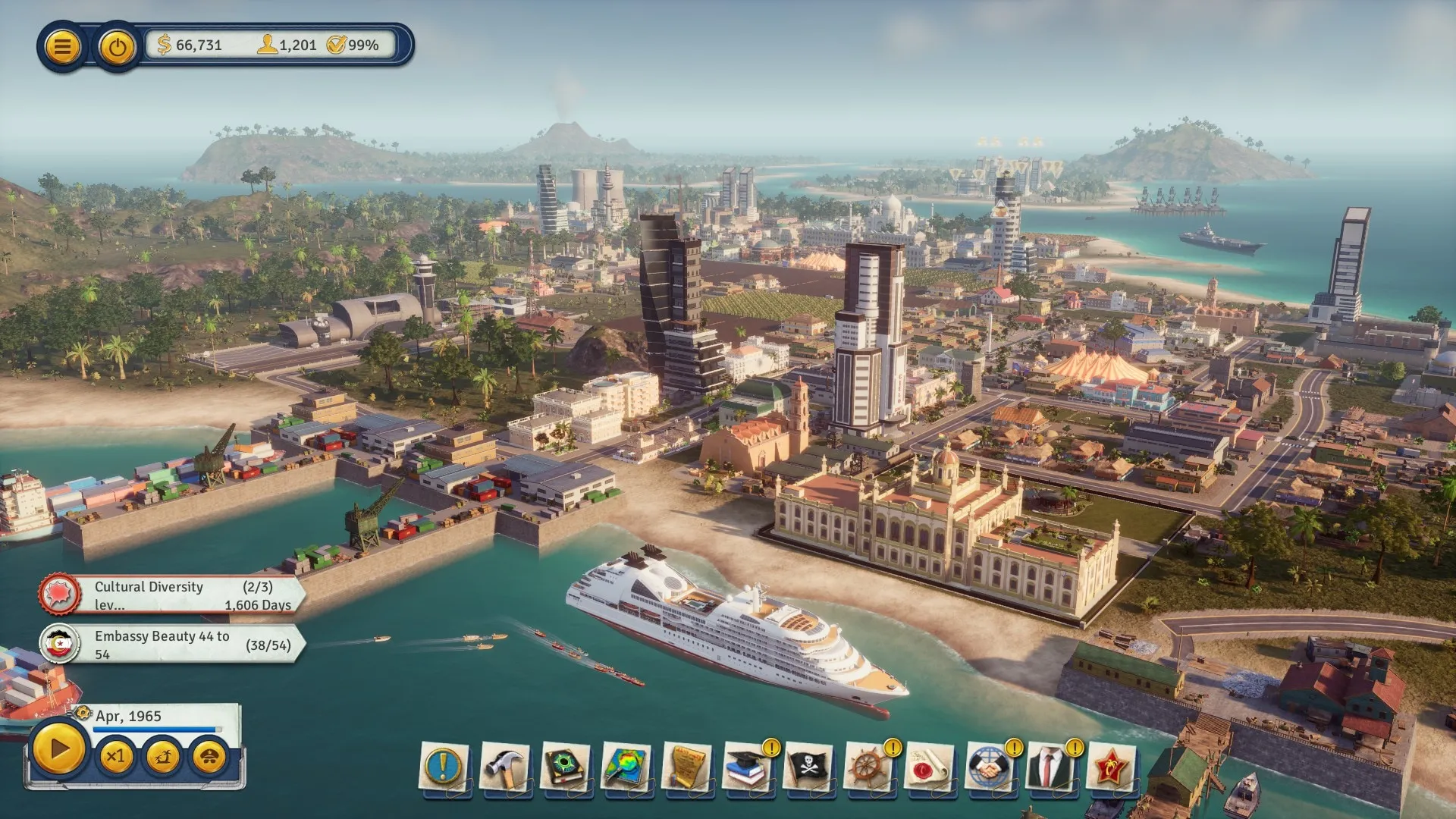Show the colored map overlays

[x=626, y=767]
